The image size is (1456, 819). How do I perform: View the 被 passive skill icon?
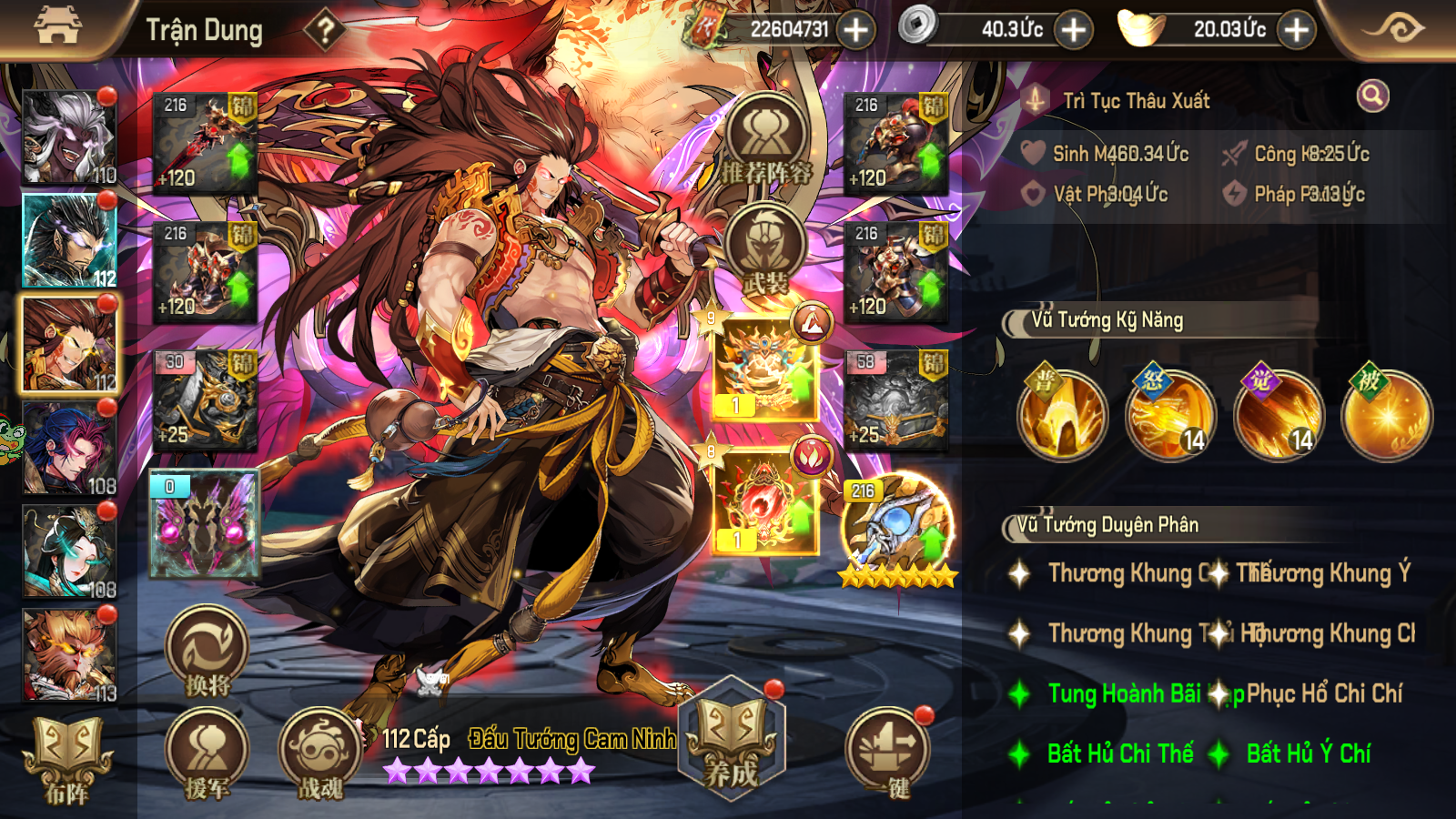[x=1387, y=415]
